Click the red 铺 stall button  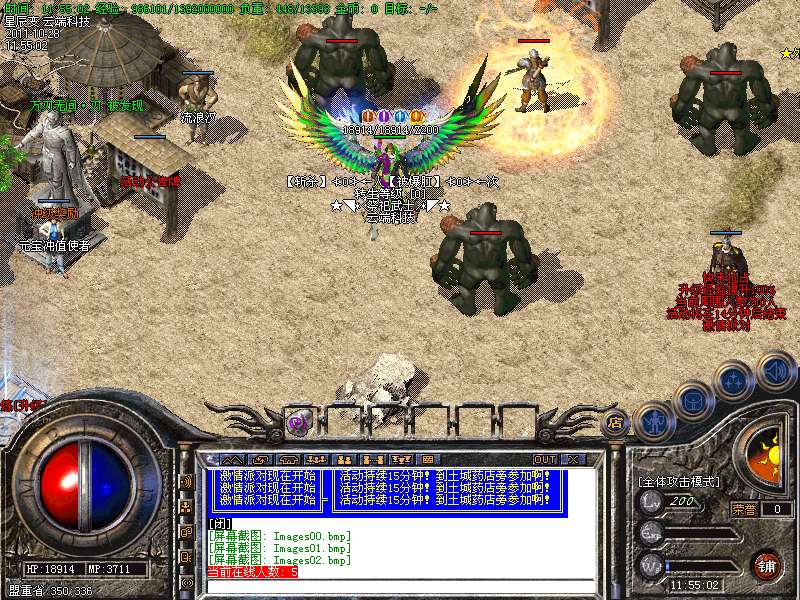(x=766, y=564)
